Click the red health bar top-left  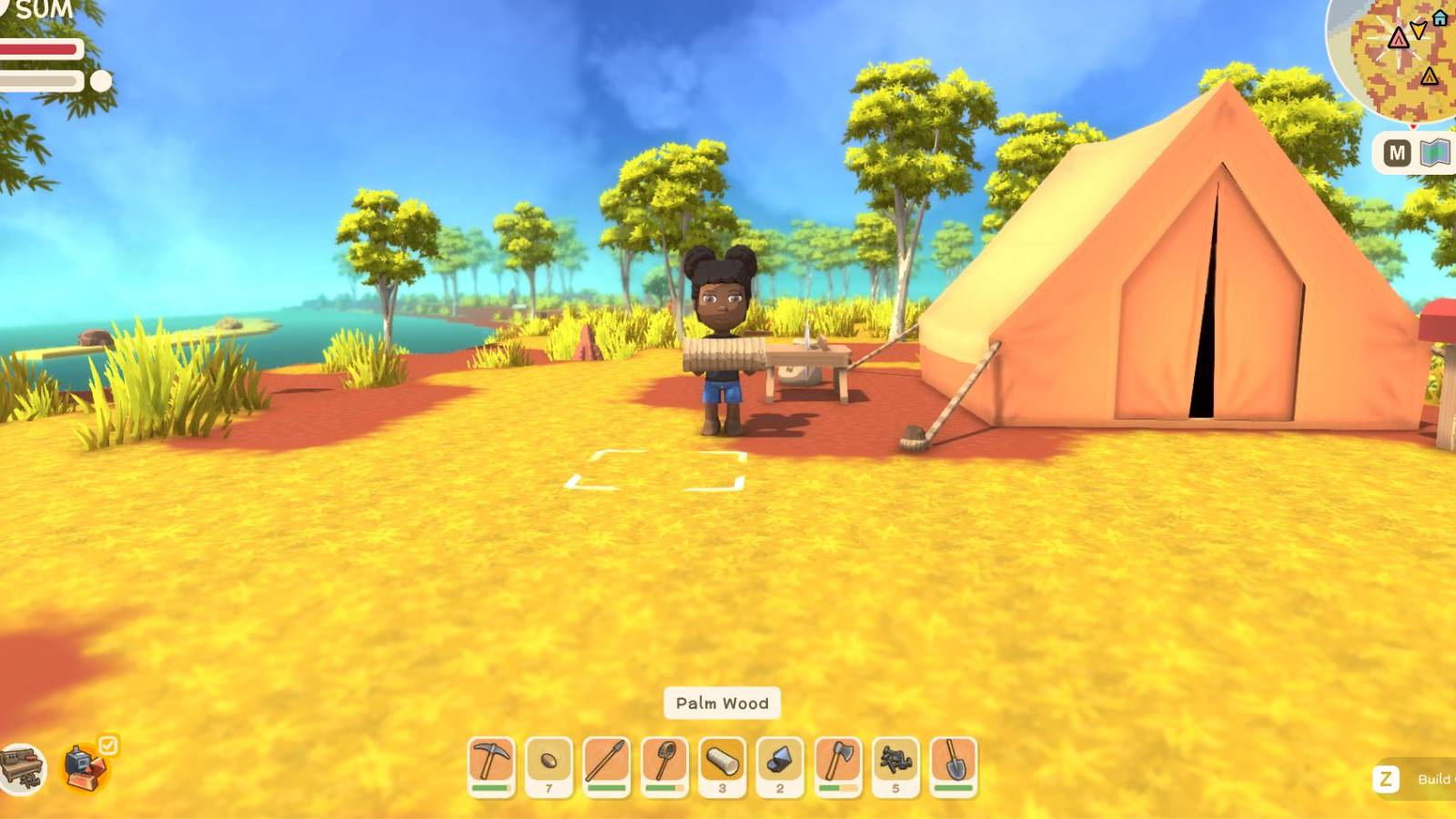coord(41,50)
